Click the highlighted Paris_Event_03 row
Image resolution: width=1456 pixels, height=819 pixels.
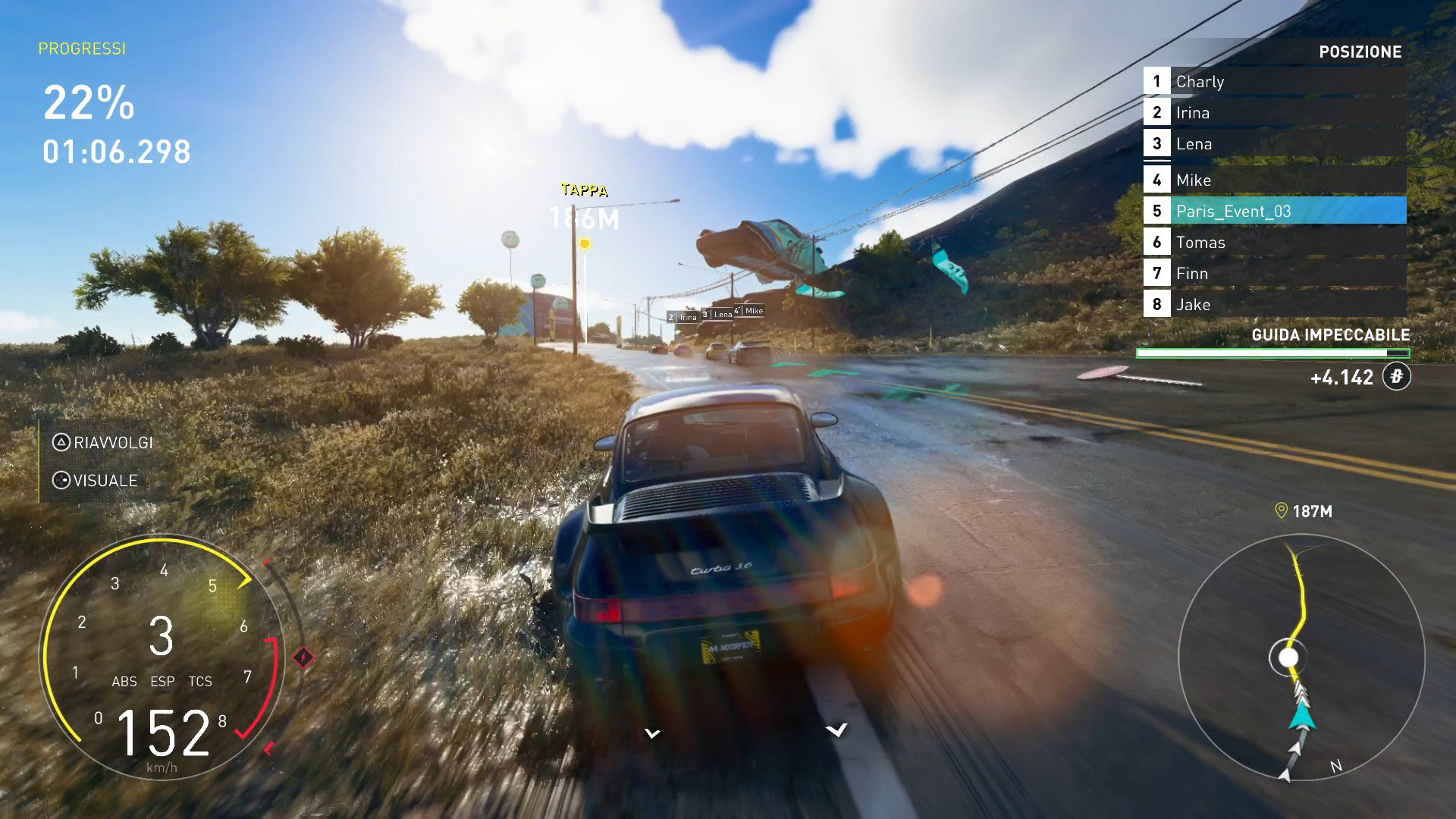pos(1274,212)
